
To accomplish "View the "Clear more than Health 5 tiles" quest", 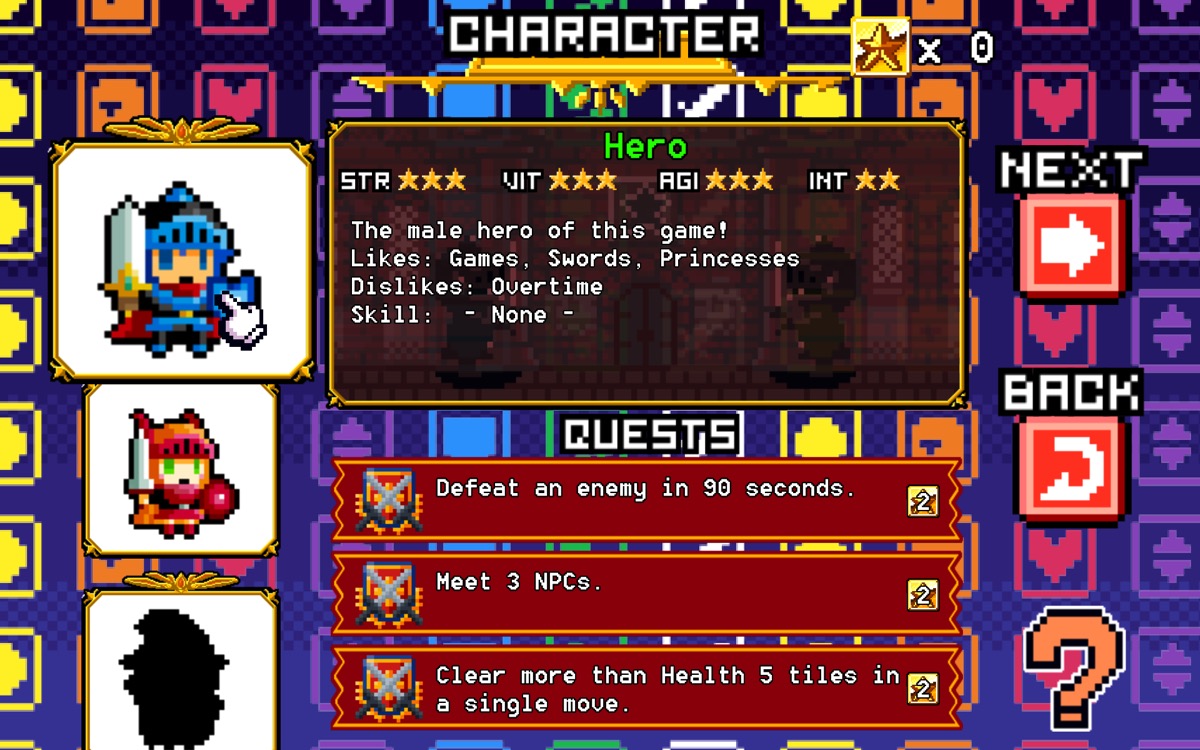I will pos(646,688).
